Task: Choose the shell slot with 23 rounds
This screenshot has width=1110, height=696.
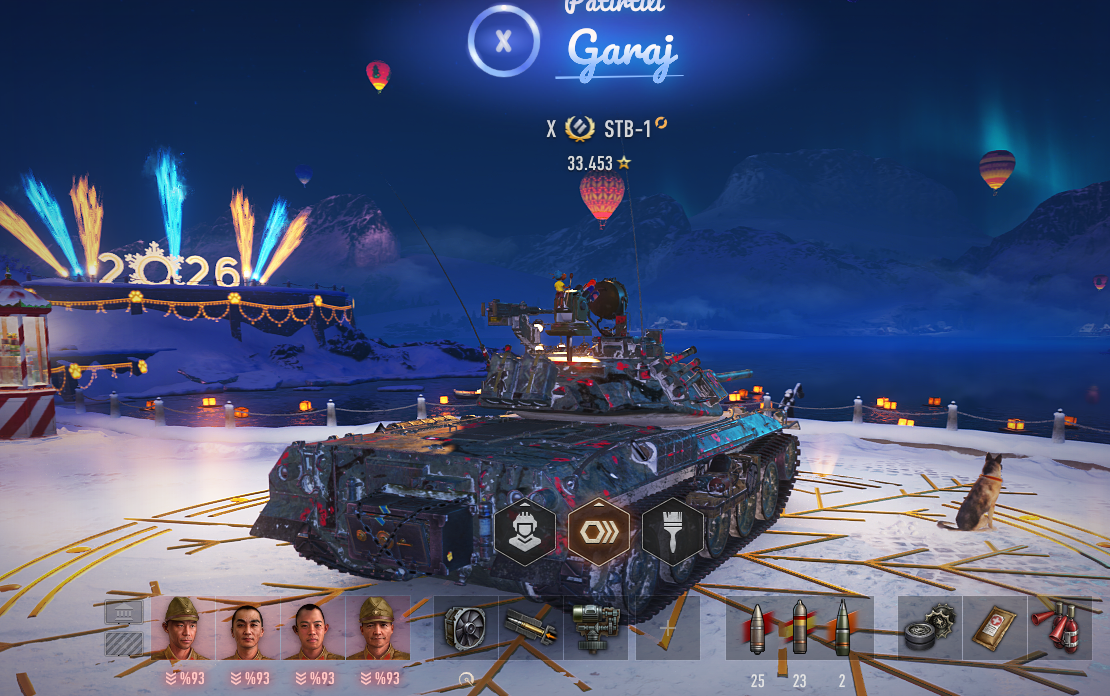Action: [799, 629]
